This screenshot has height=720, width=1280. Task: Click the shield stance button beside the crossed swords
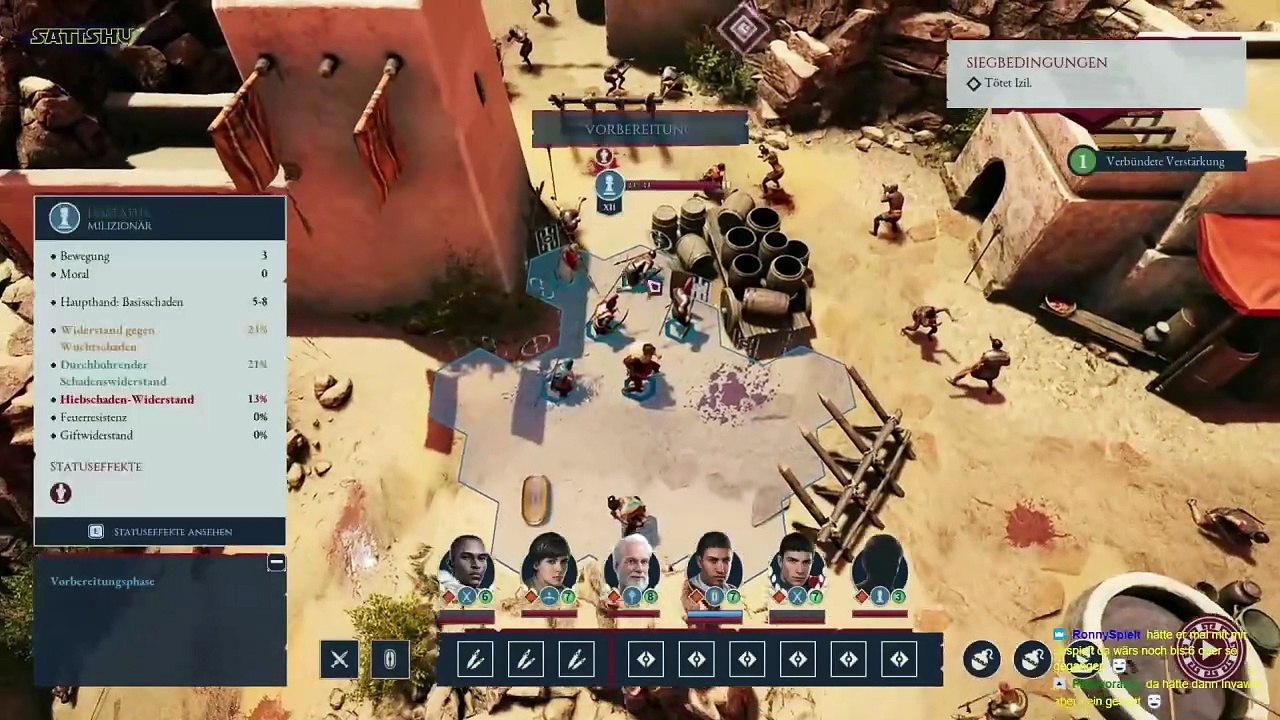390,659
